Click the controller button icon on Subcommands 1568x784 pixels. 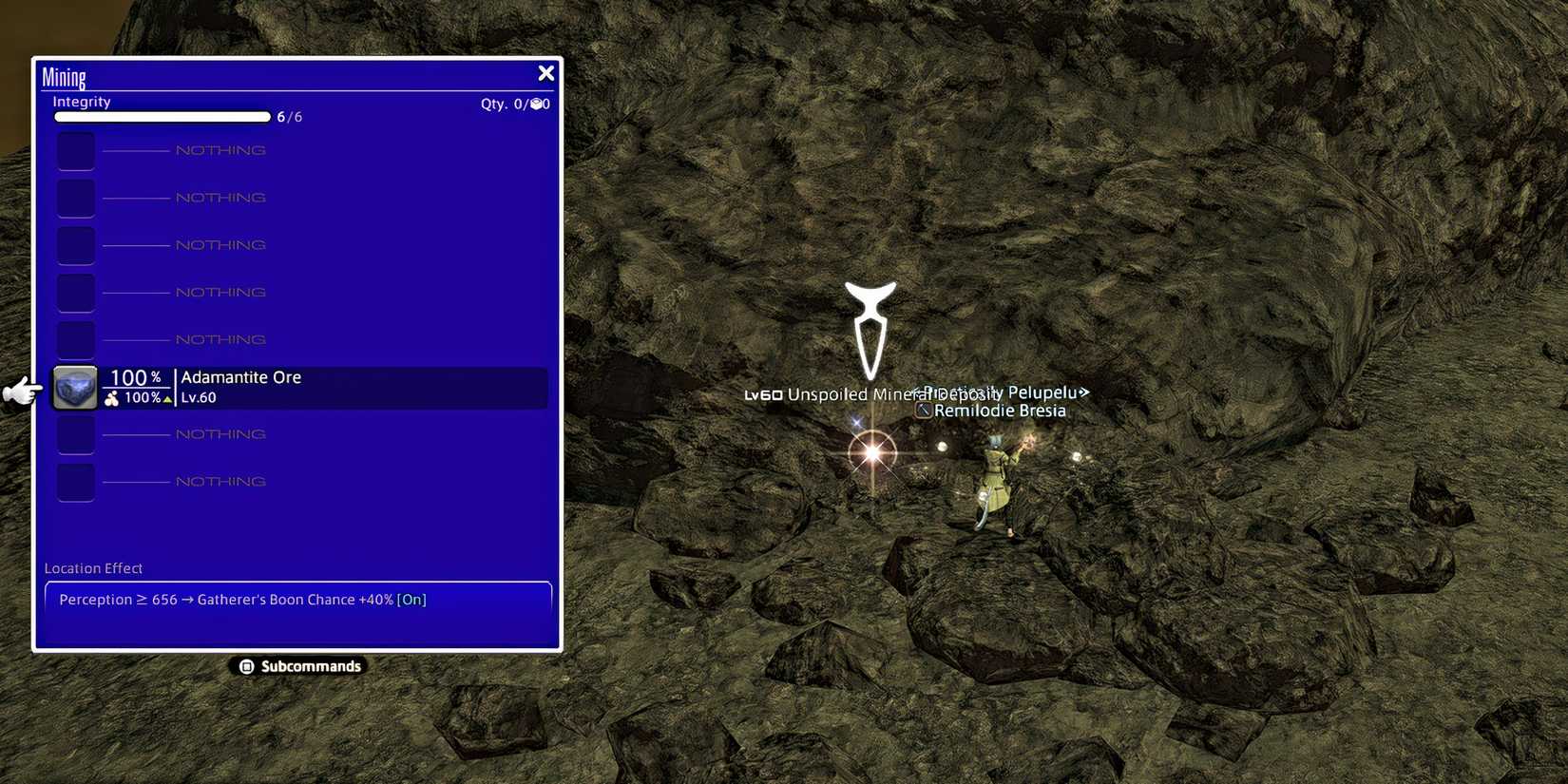247,666
